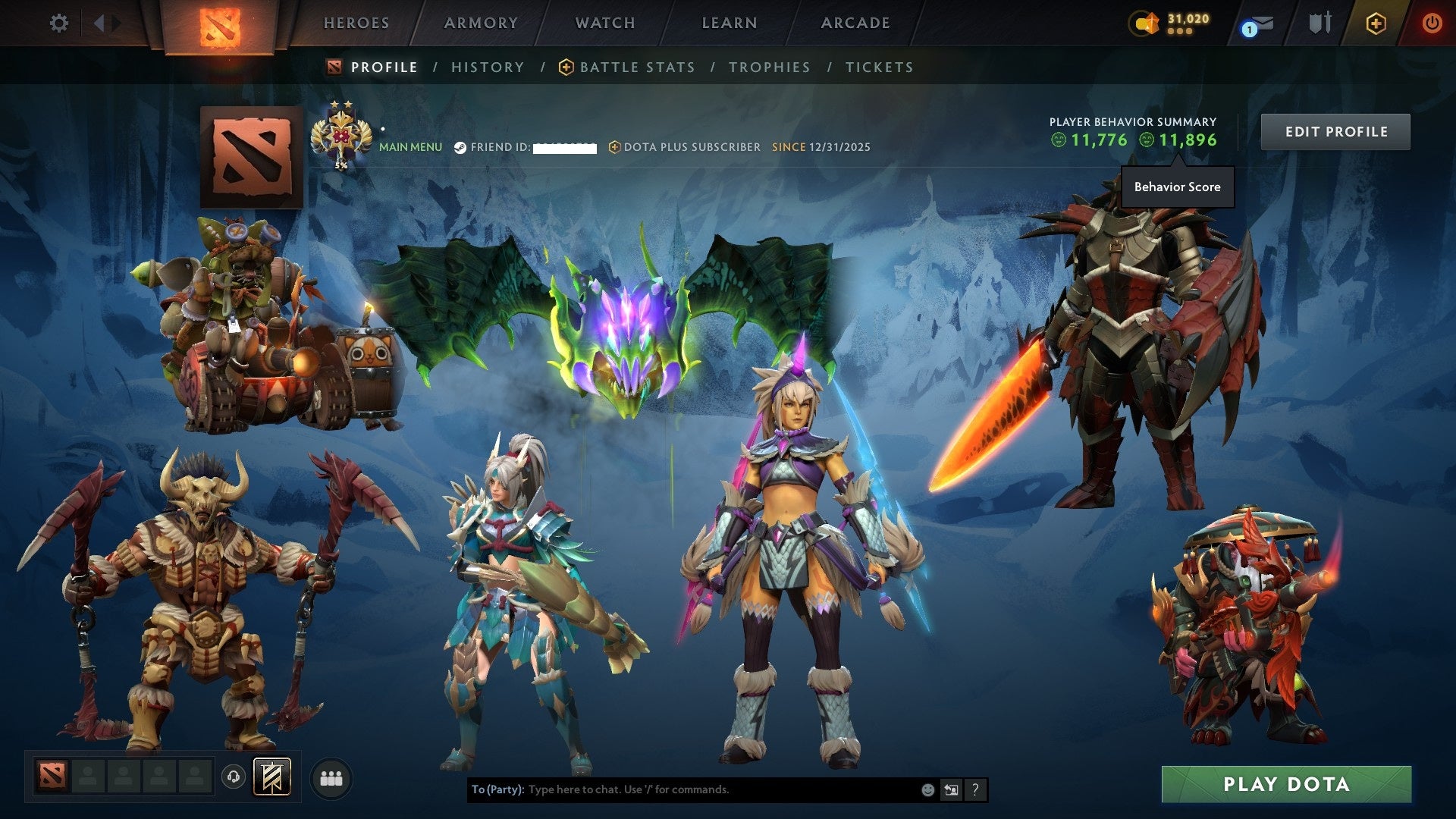Open the TROPHIES tab

[x=770, y=67]
